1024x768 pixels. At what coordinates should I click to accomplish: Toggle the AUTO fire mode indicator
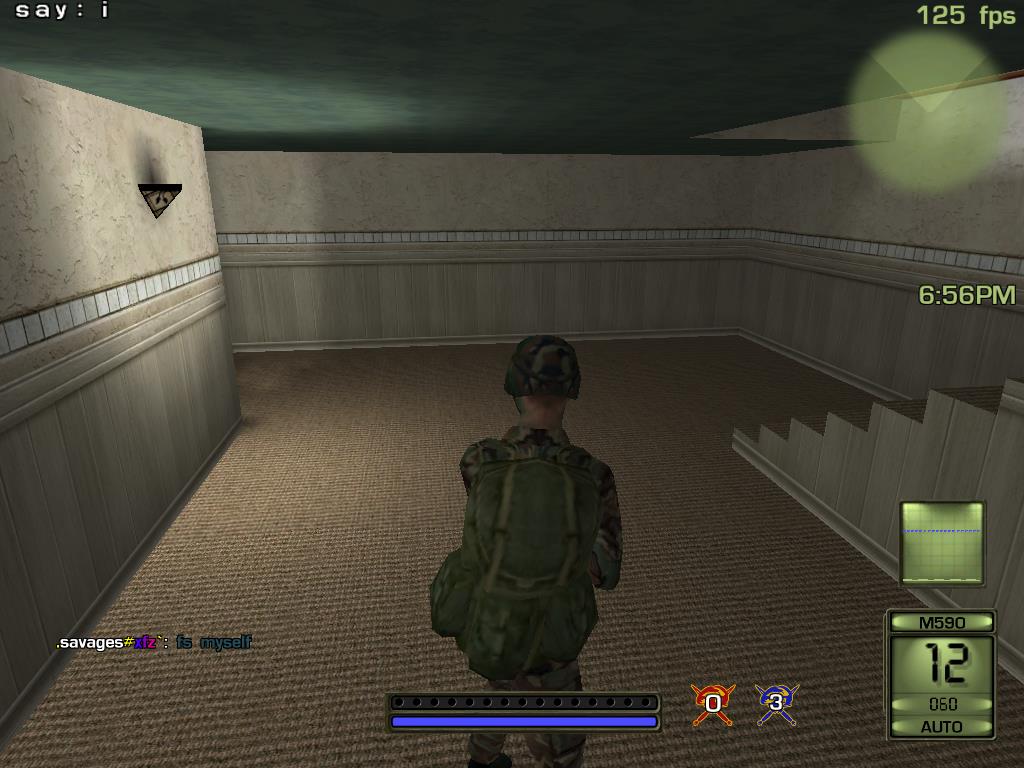coord(941,727)
